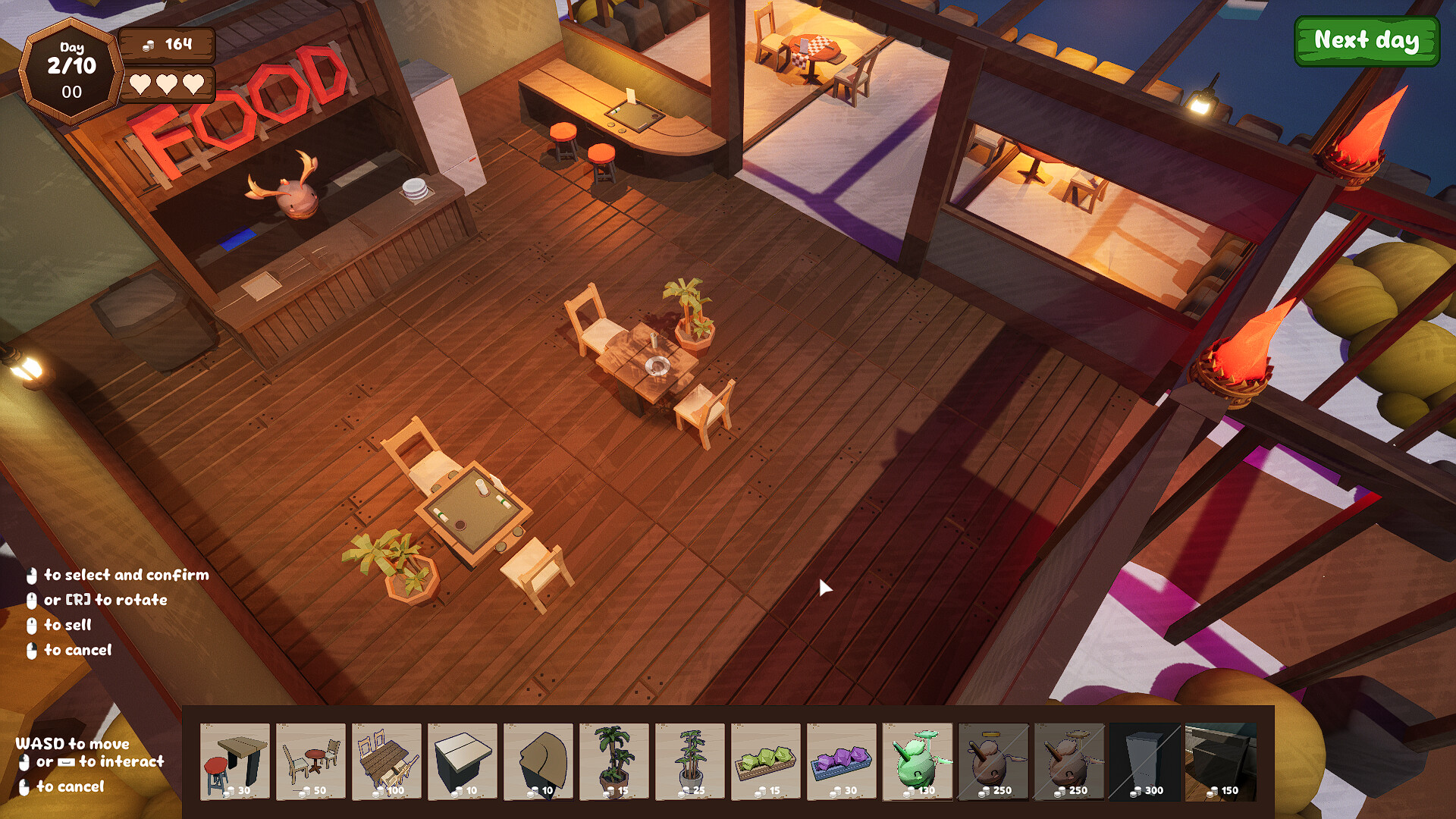Choose the curved corner counter piece
1456x819 pixels.
[x=538, y=761]
